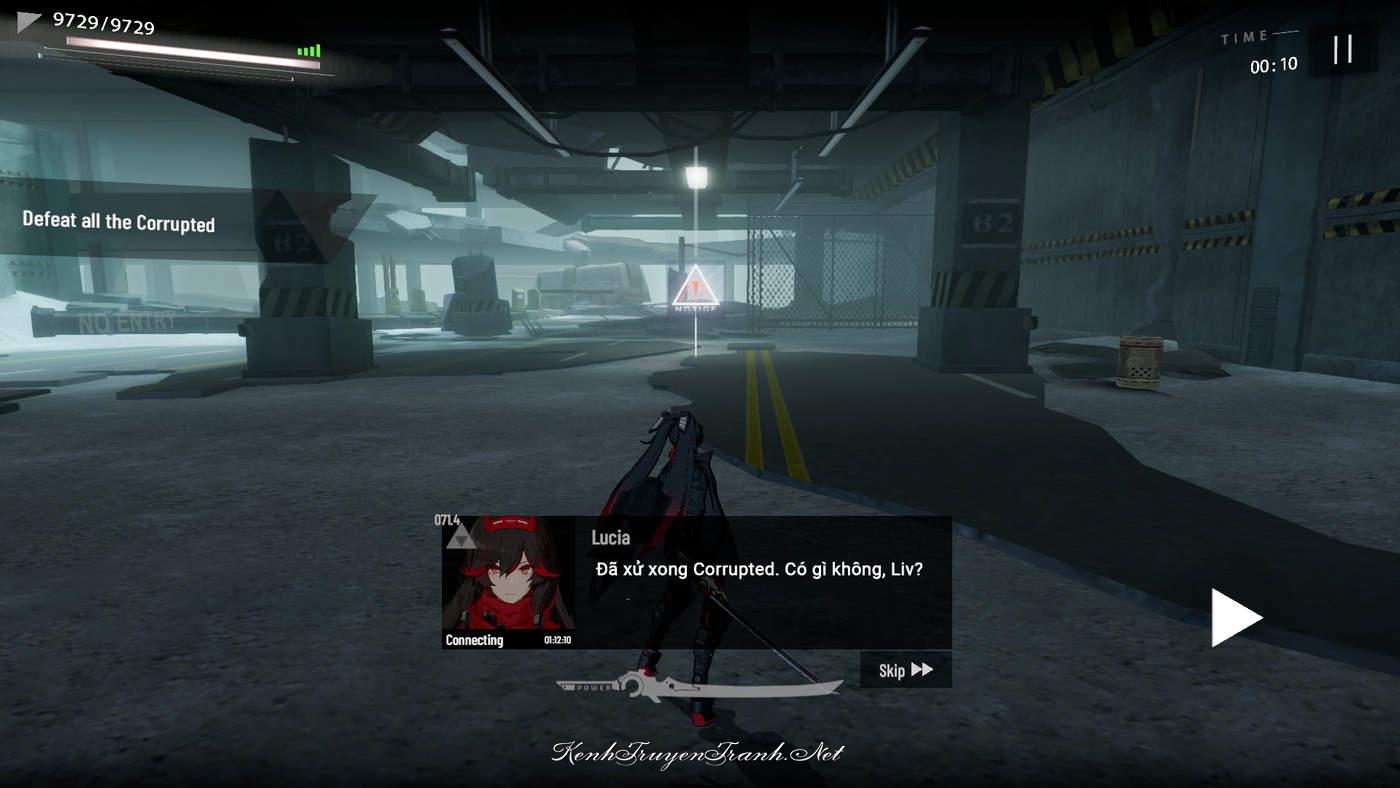Select the Defeat all the Corrupted objective
The width and height of the screenshot is (1400, 788).
(119, 222)
